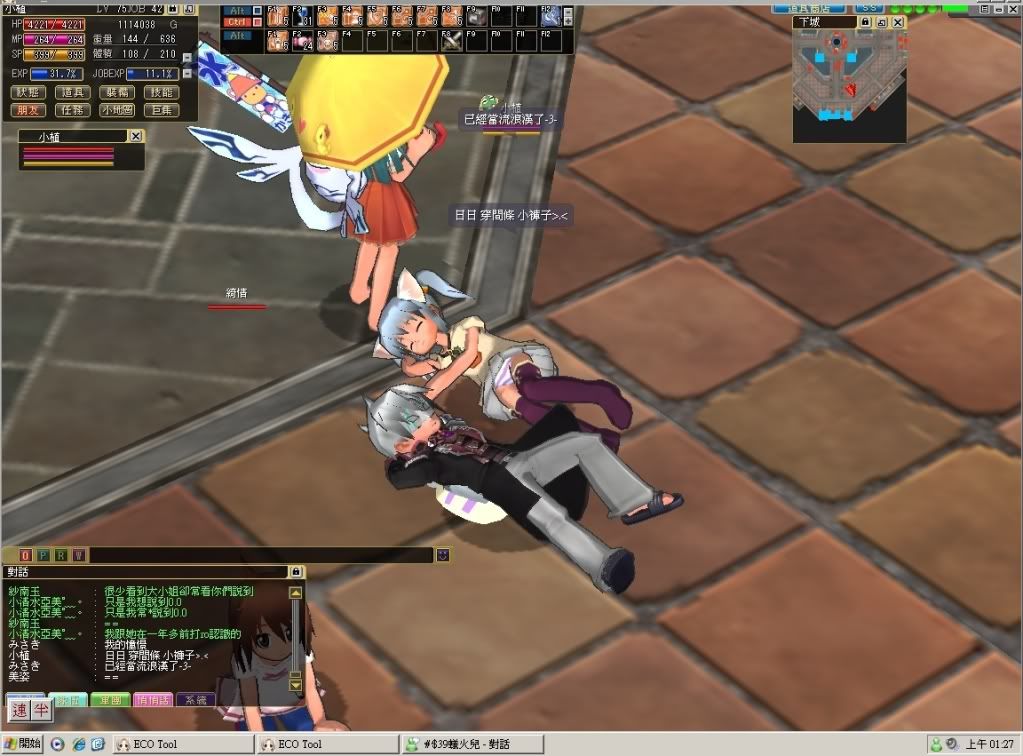Viewport: 1023px width, 756px height.
Task: Open the 朋友 friends list
Action: [x=29, y=110]
